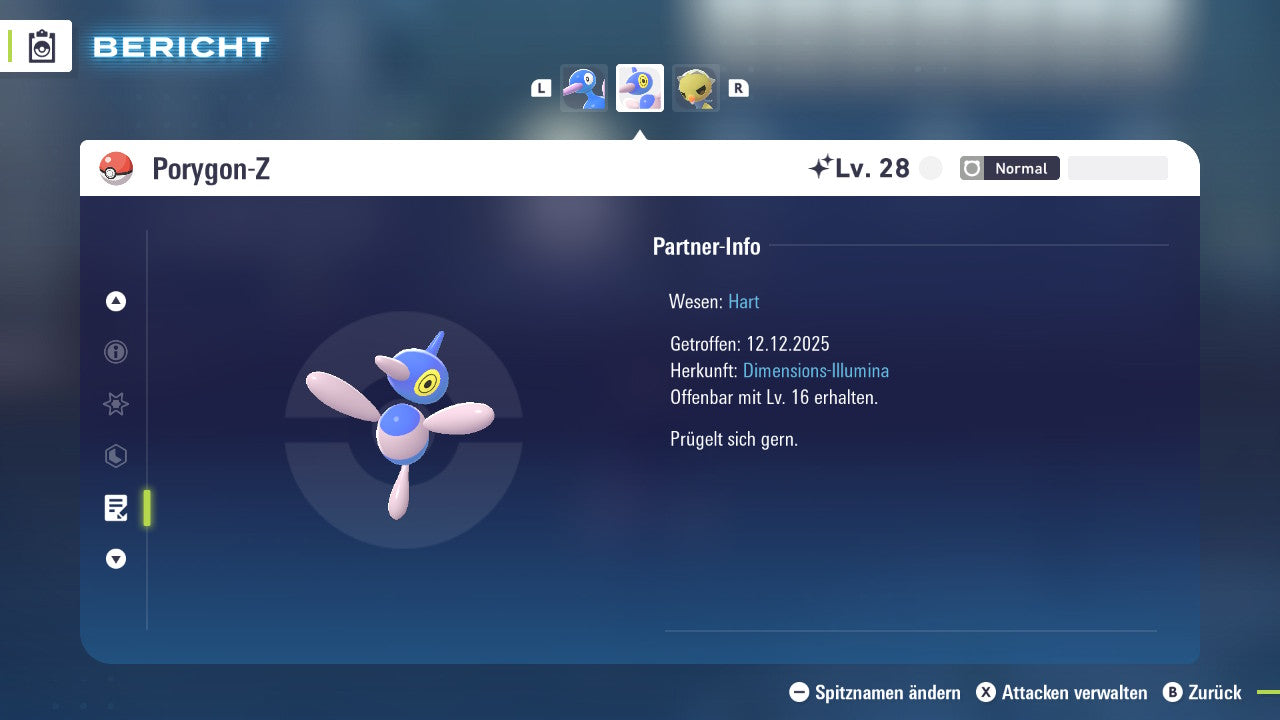Select the Normal type badge
1280x720 pixels.
point(1022,168)
